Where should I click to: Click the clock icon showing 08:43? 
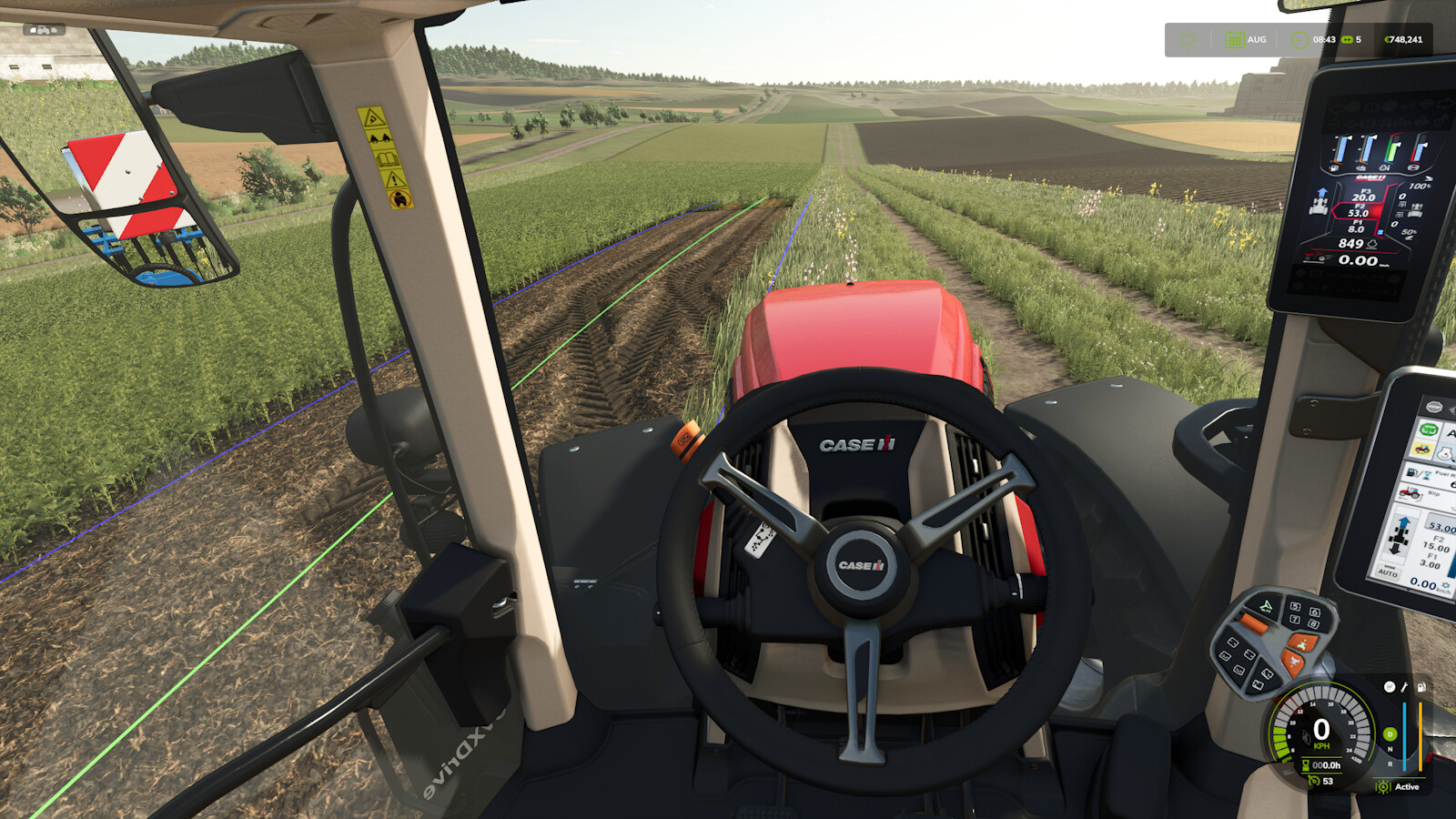[x=1299, y=39]
